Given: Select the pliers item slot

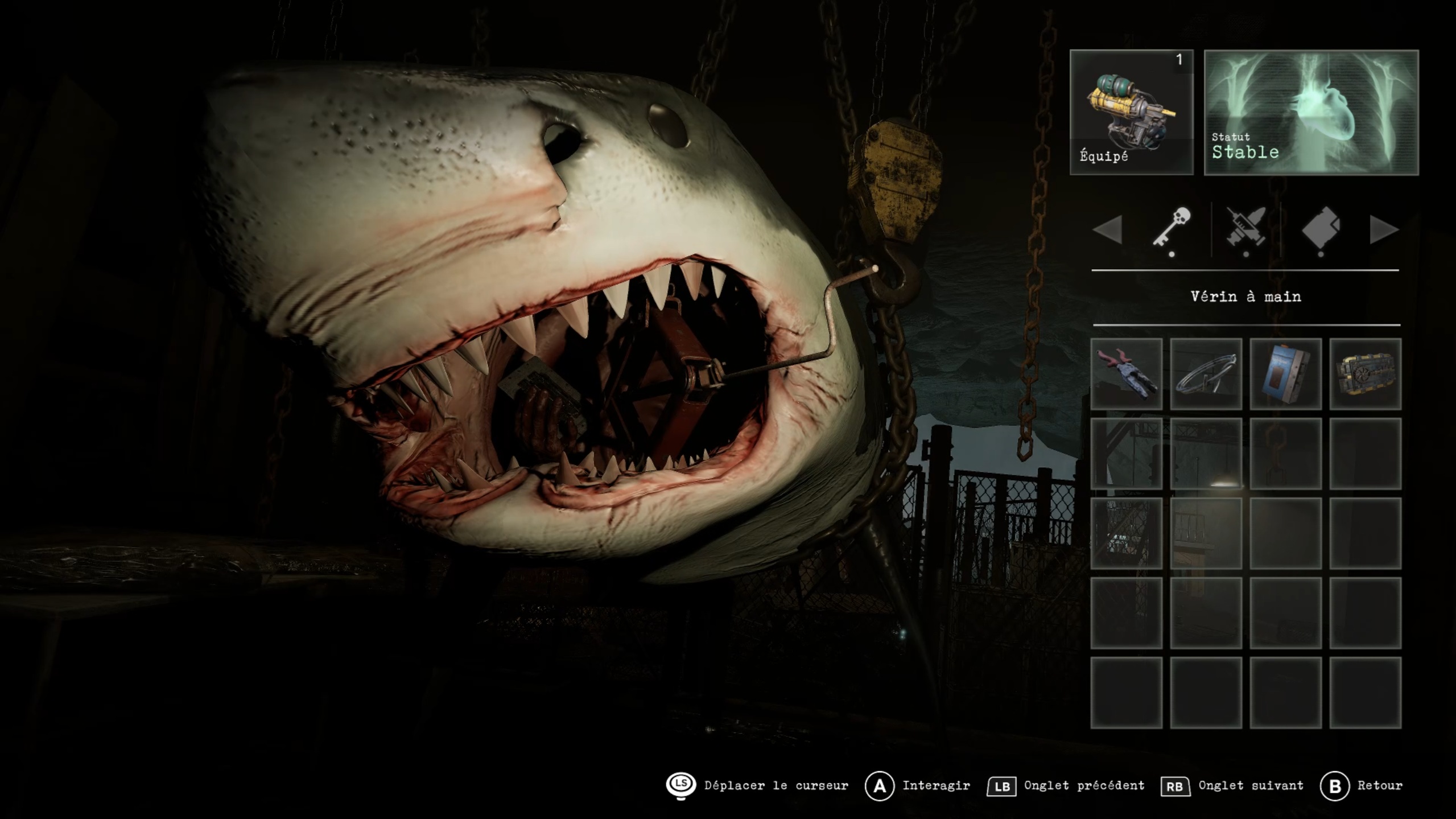Looking at the screenshot, I should click(1126, 374).
